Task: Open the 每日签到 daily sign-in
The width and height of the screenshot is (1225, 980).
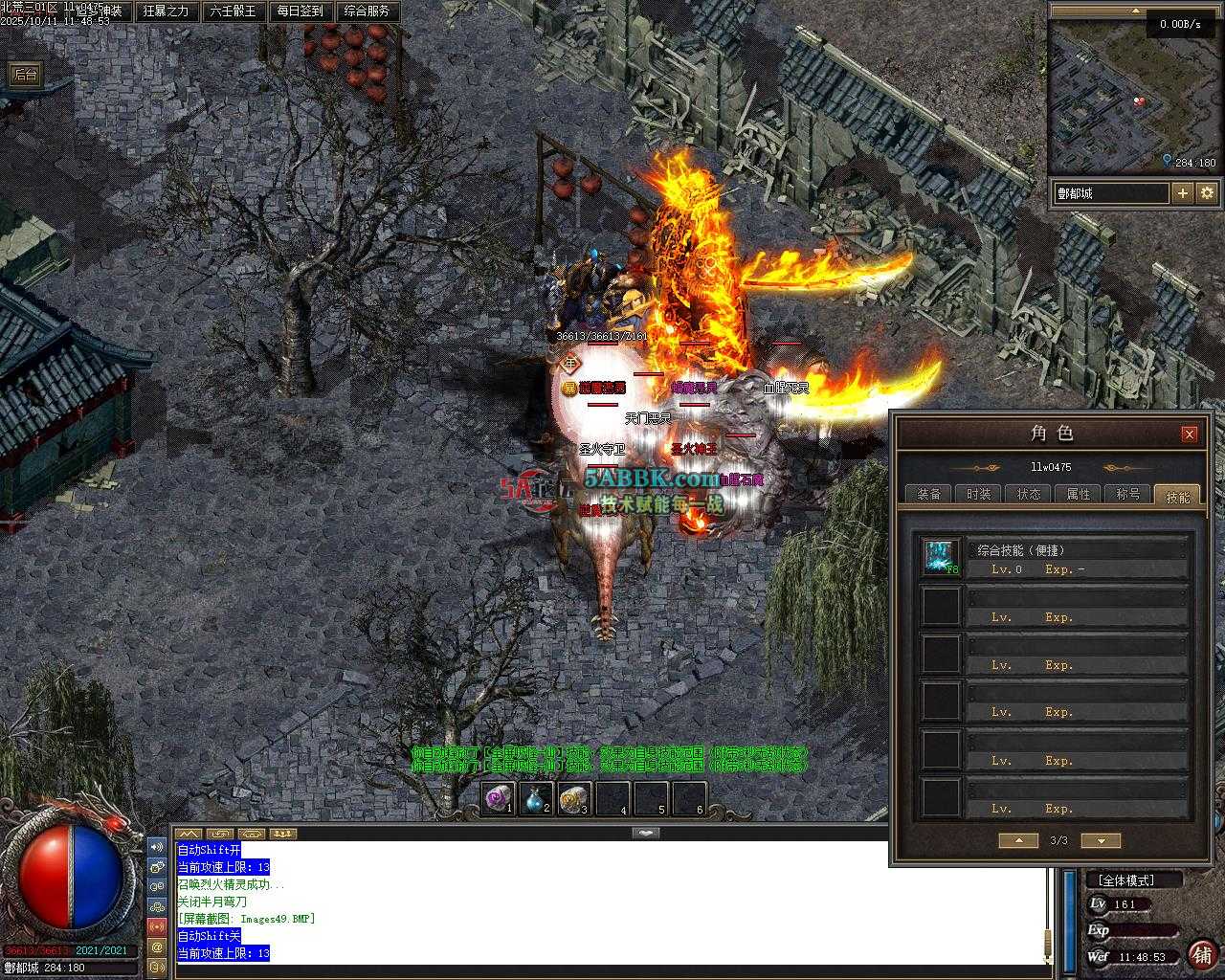Action: point(300,11)
